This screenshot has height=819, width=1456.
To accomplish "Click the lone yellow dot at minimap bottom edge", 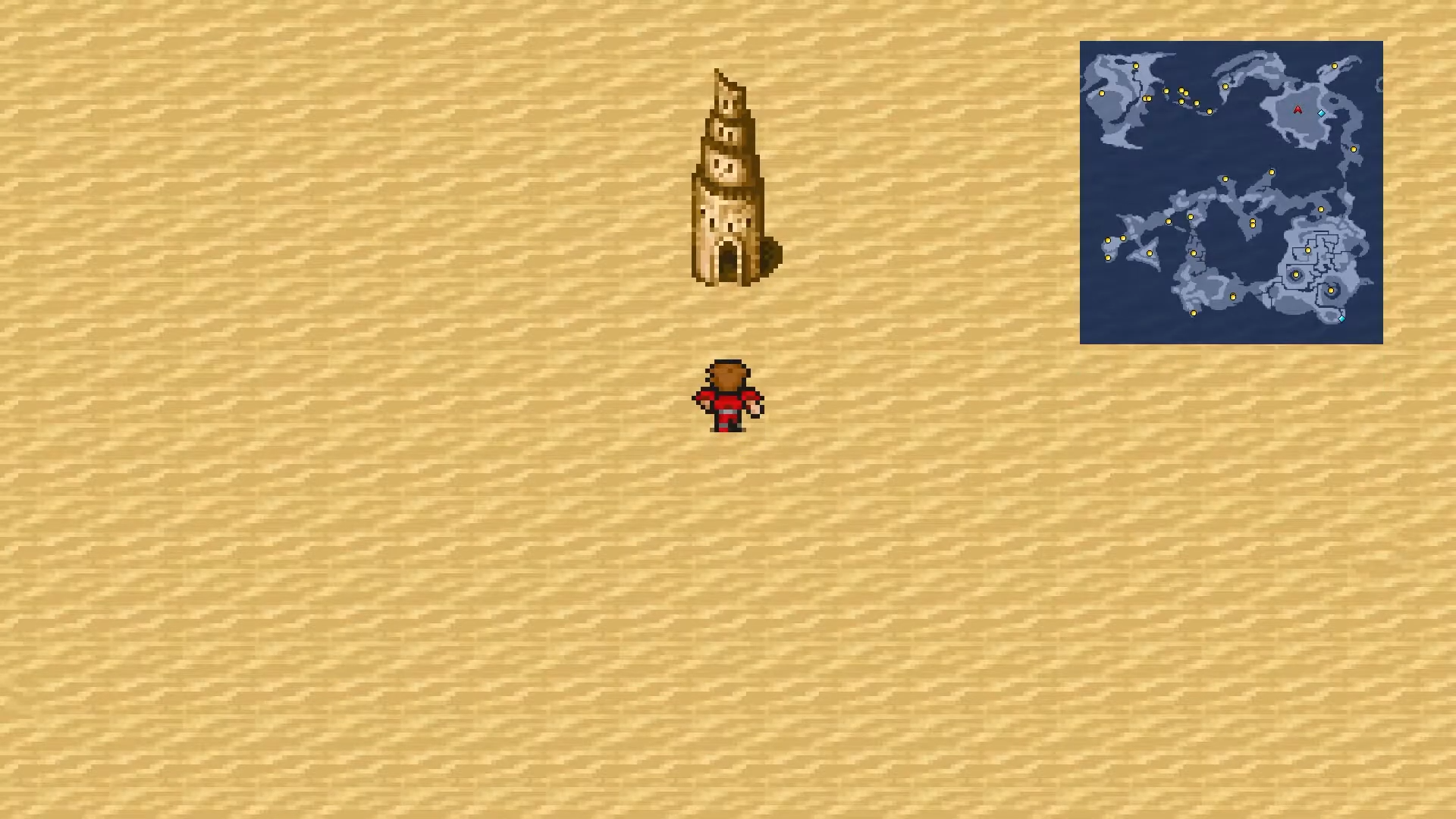I will [x=1193, y=314].
